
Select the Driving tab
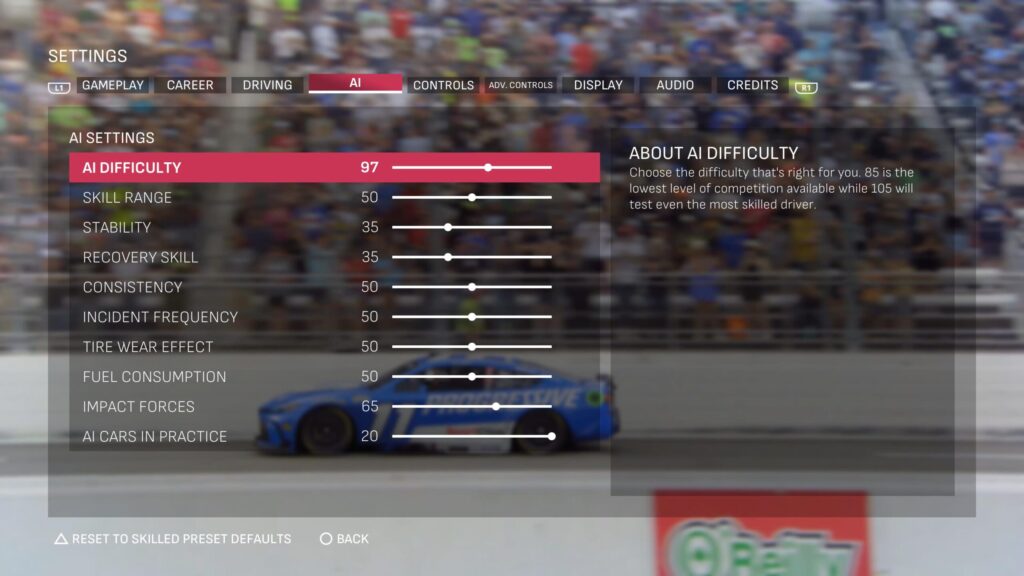(267, 85)
